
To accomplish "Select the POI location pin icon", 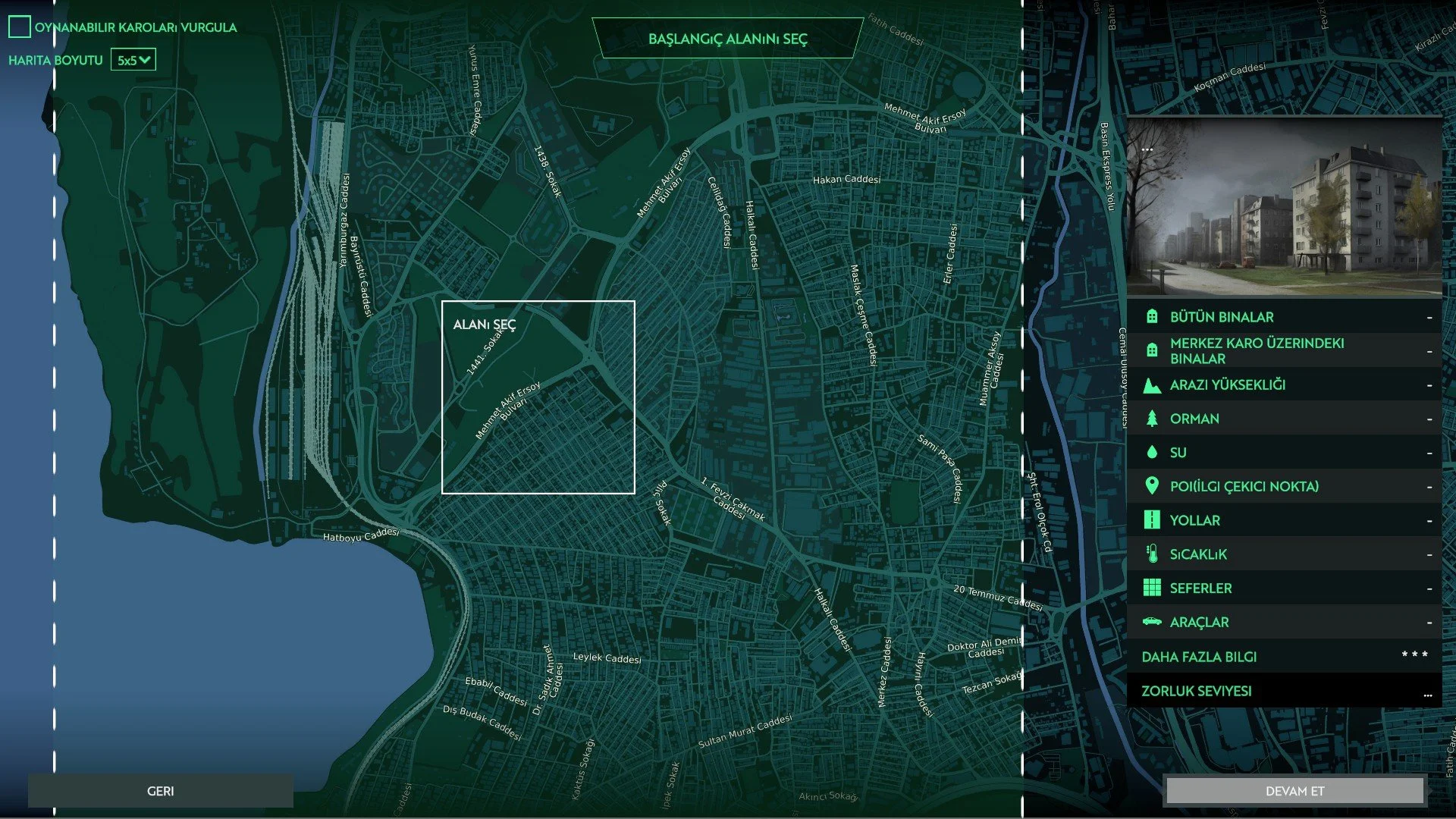I will [1153, 486].
